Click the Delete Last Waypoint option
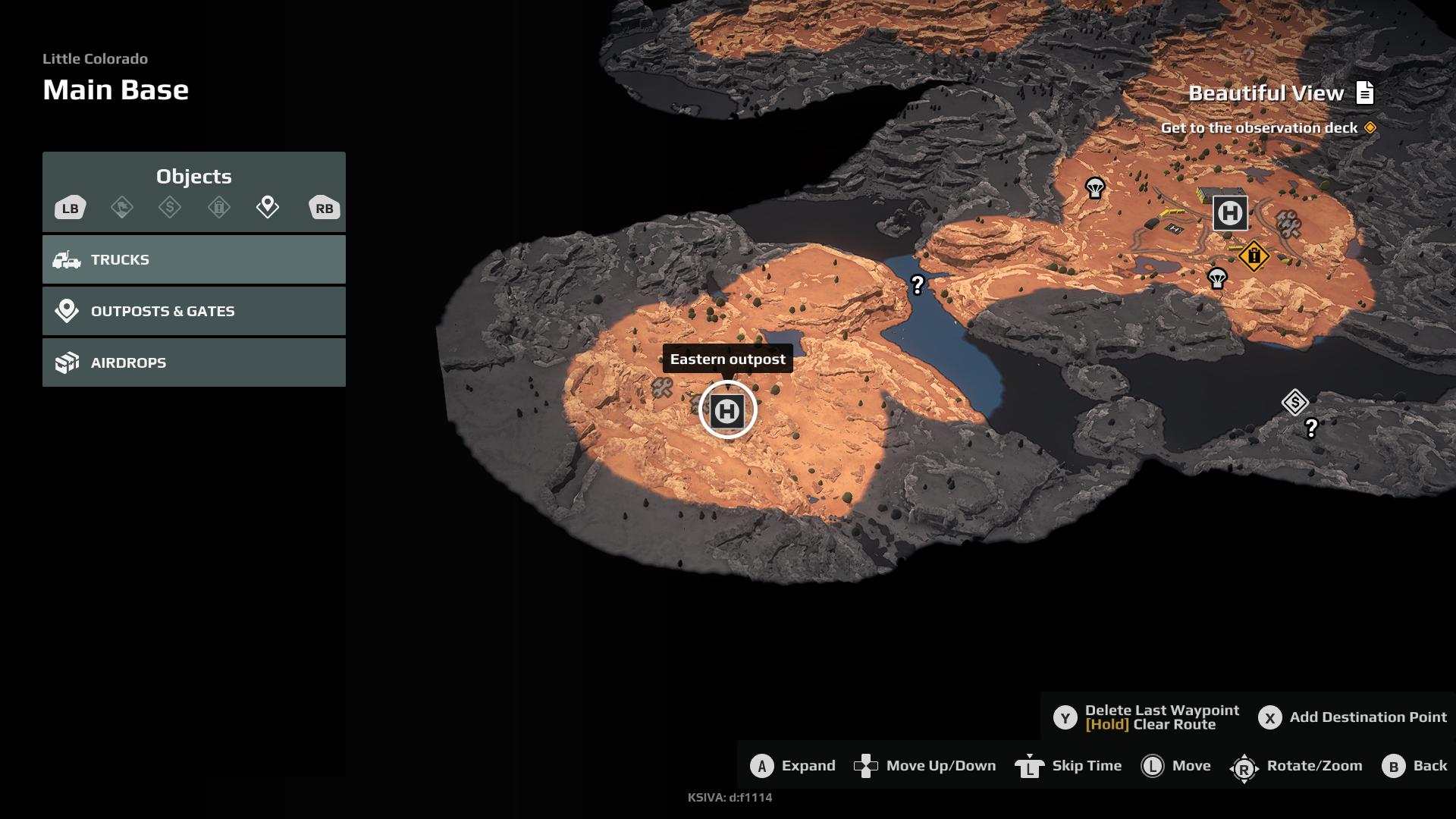This screenshot has height=819, width=1456. tap(1147, 717)
